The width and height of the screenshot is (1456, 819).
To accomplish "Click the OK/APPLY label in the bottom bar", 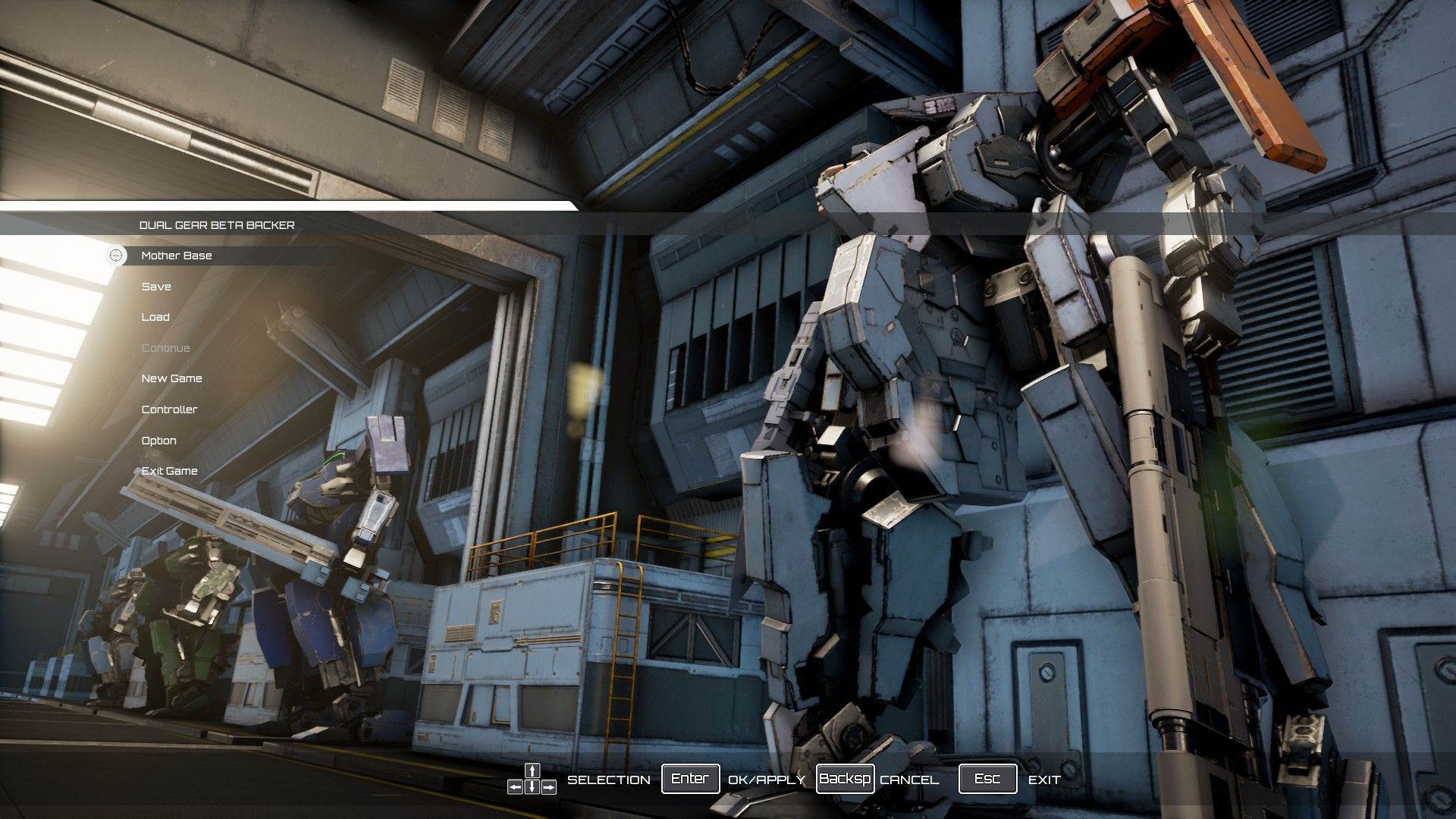I will coord(766,779).
